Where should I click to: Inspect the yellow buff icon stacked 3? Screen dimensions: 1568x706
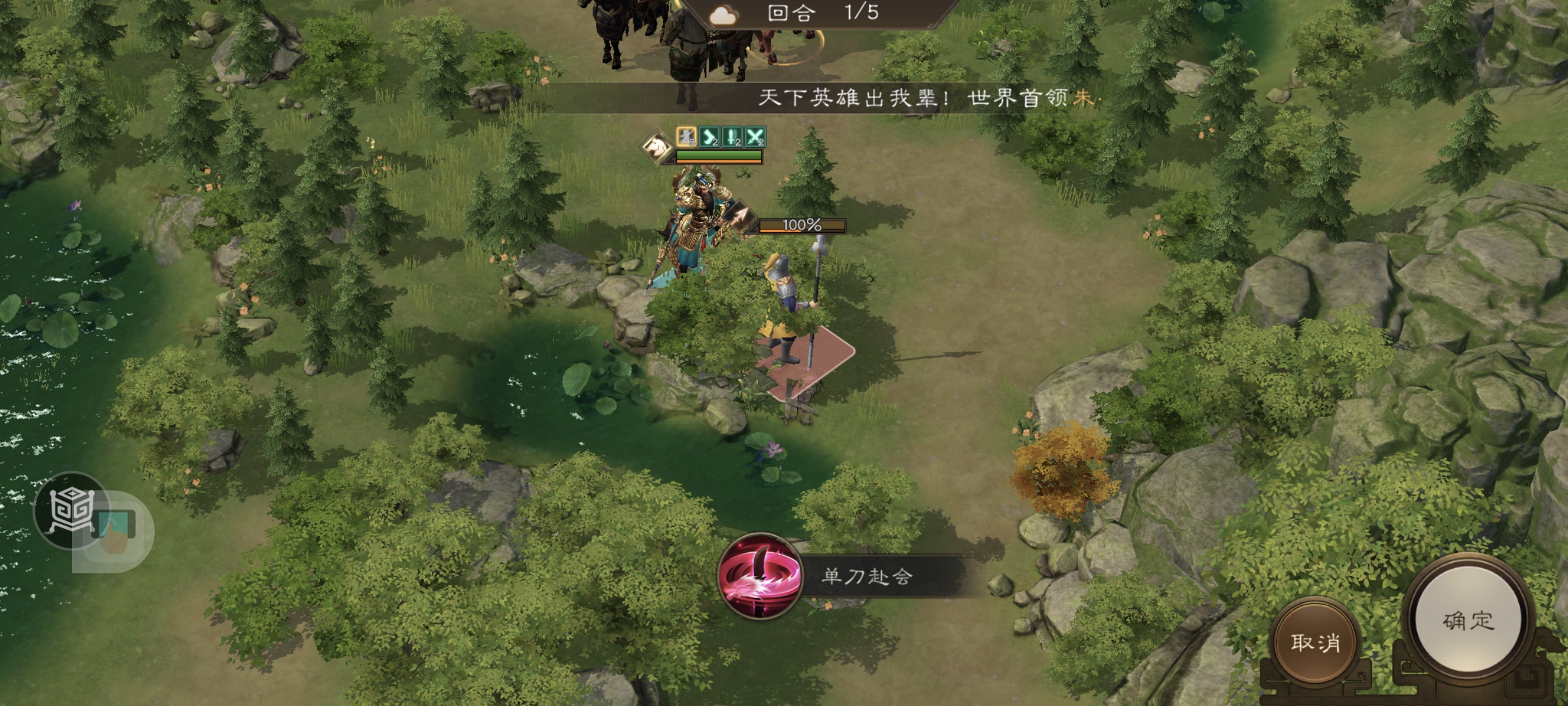(685, 137)
